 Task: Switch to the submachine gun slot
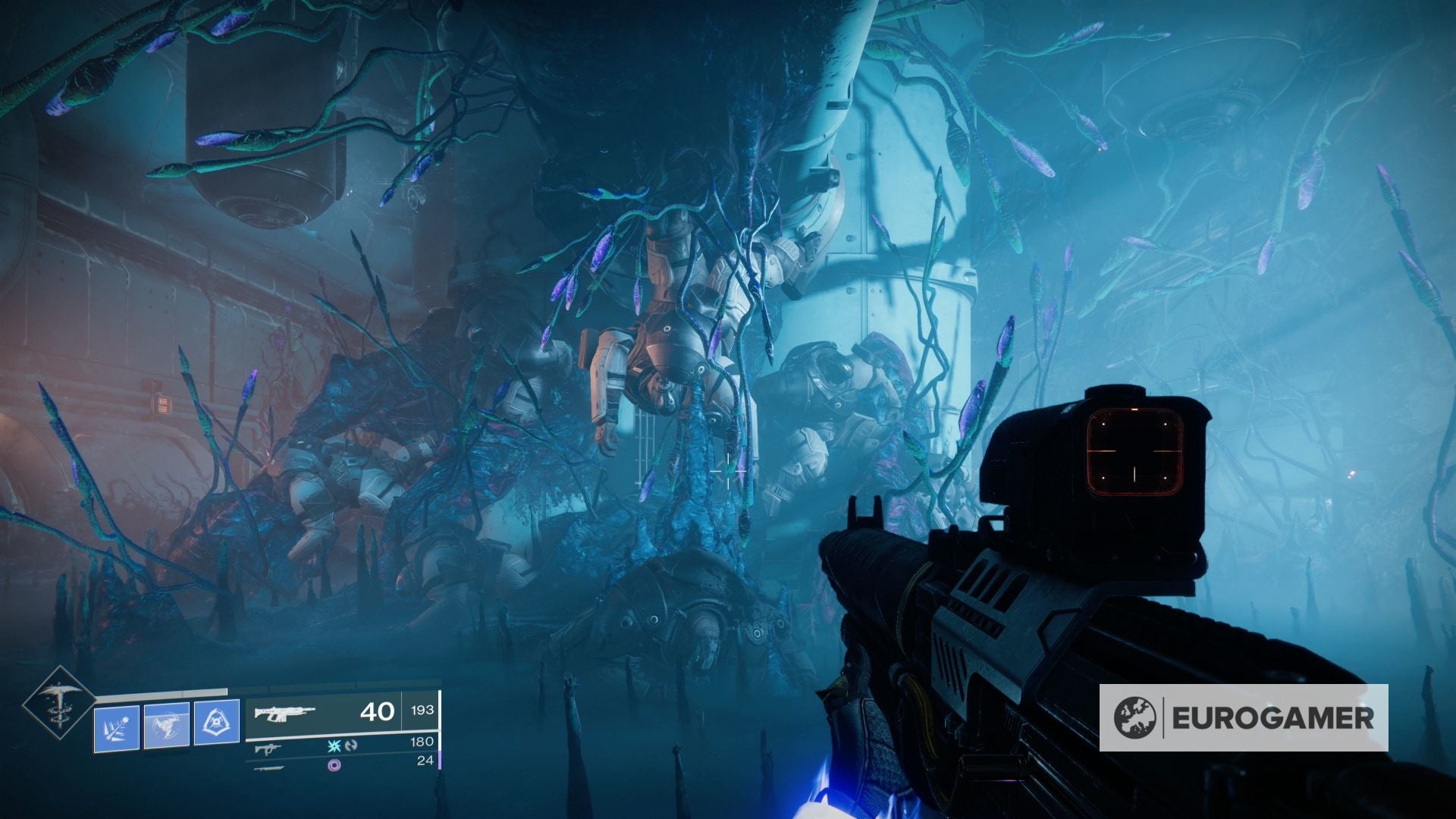coord(266,748)
